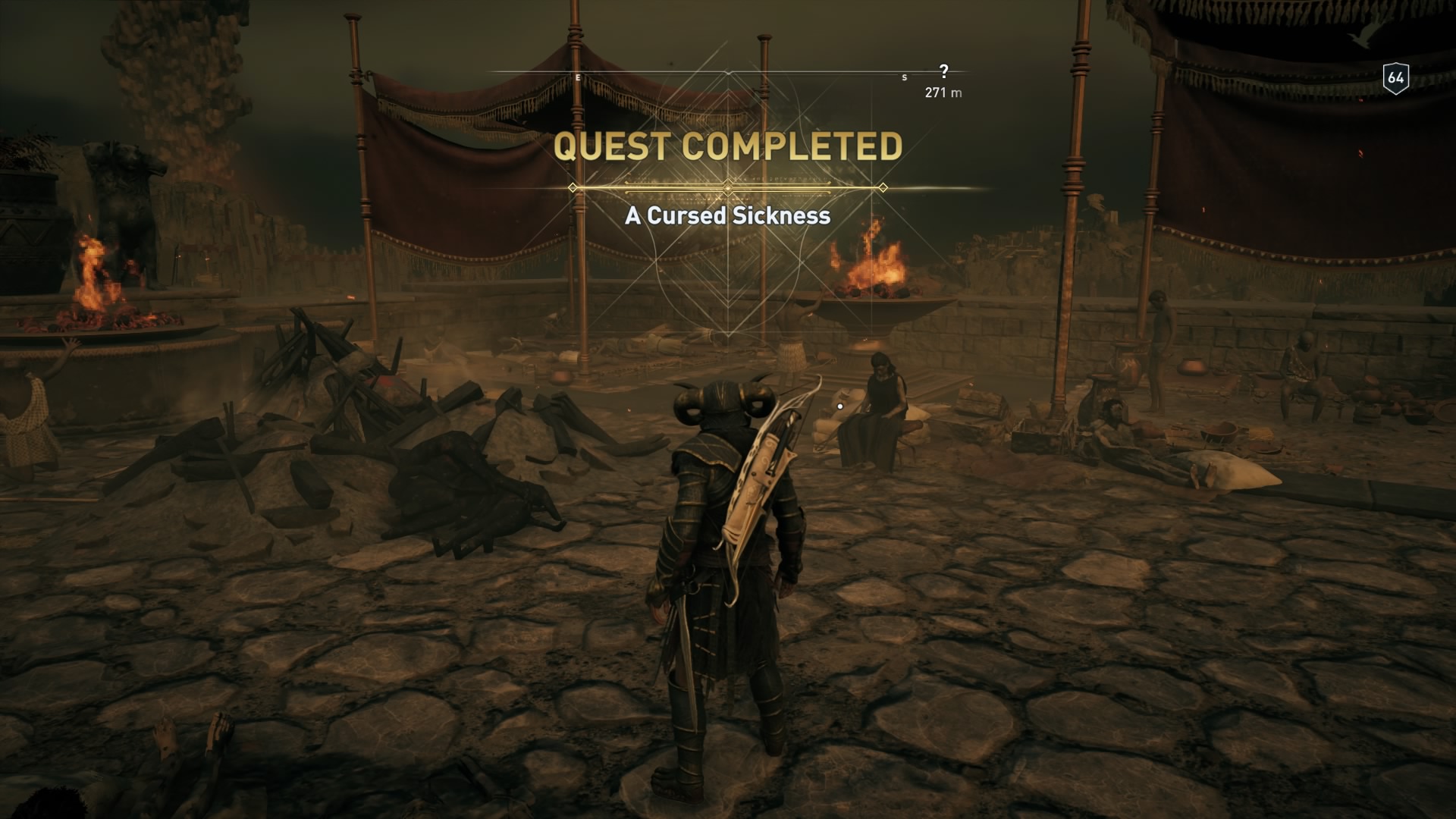The image size is (1456, 819).
Task: Click the S marker on the compass
Action: [903, 77]
